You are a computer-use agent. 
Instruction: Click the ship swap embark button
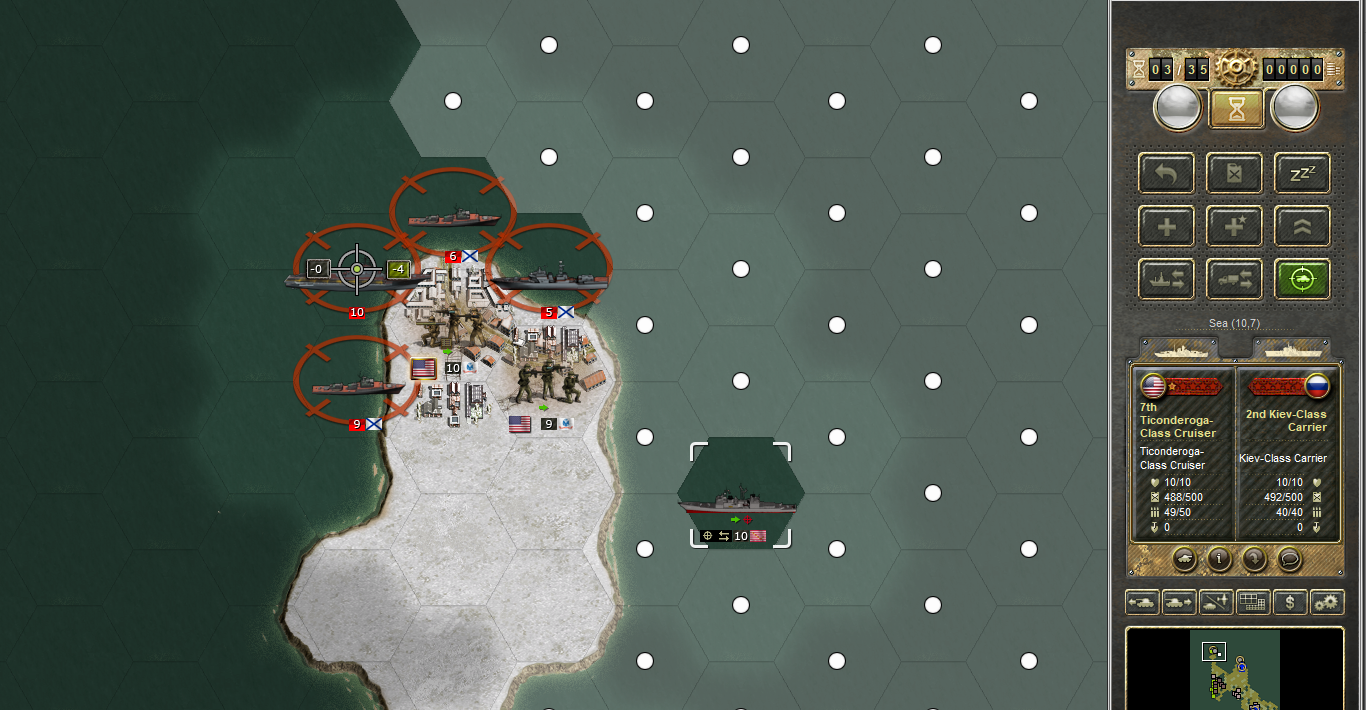(x=1166, y=280)
